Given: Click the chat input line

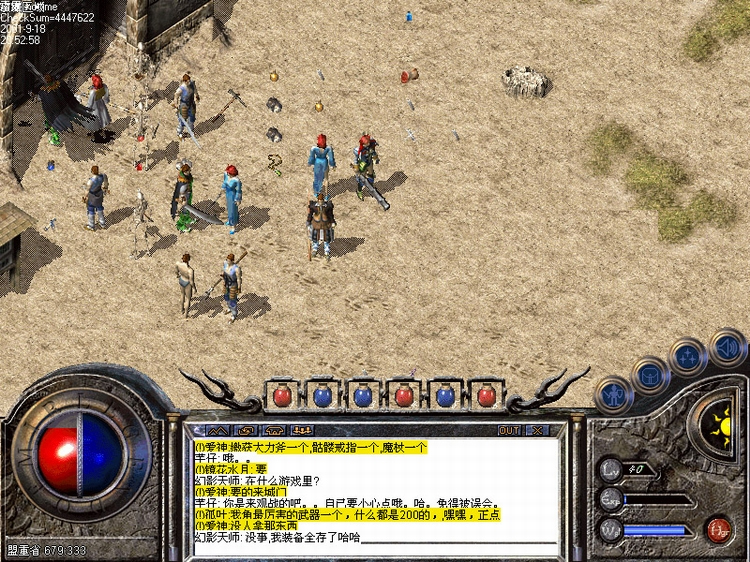Looking at the screenshot, I should point(370,537).
